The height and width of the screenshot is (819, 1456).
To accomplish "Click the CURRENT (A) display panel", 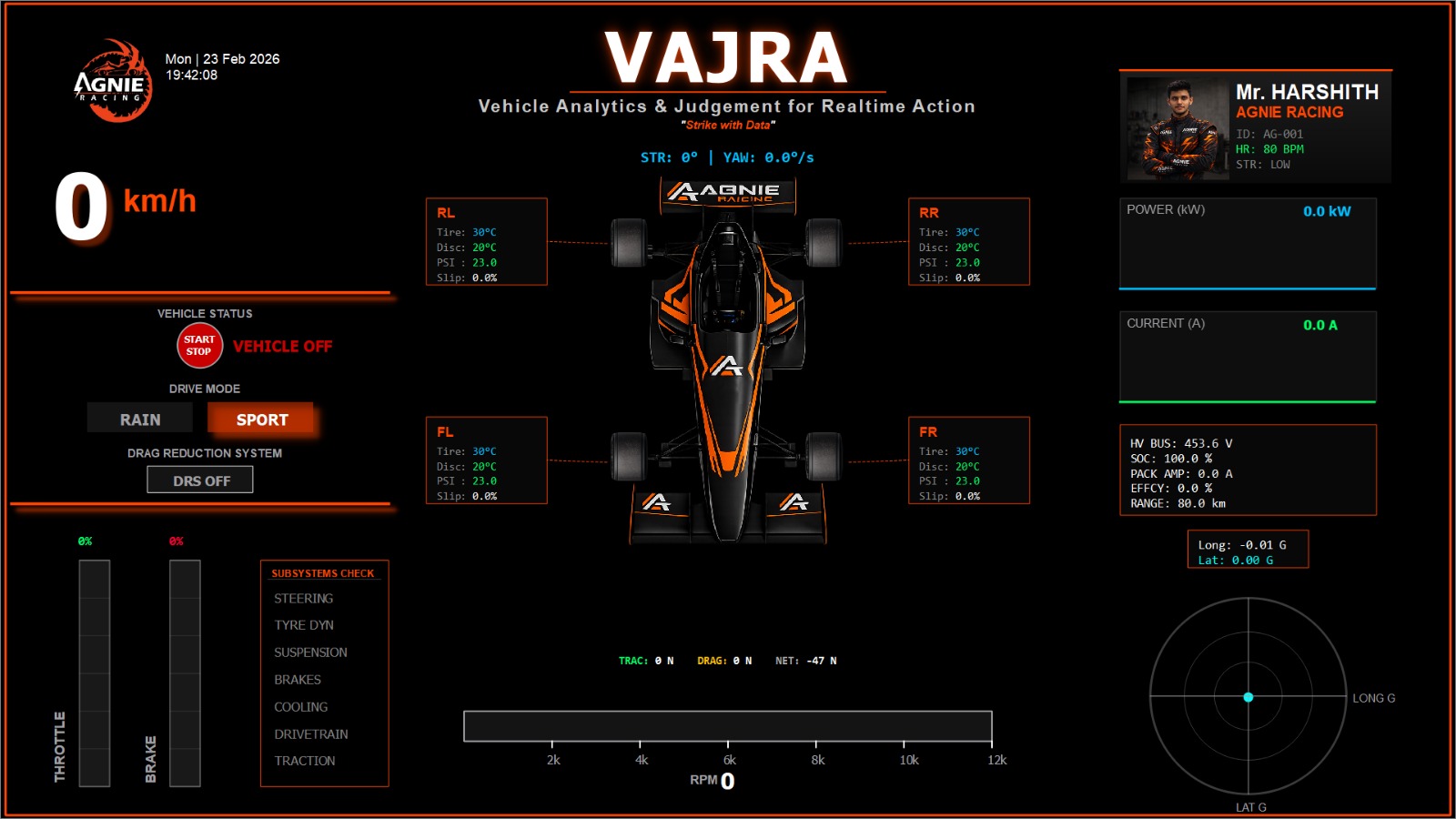I will [1249, 357].
